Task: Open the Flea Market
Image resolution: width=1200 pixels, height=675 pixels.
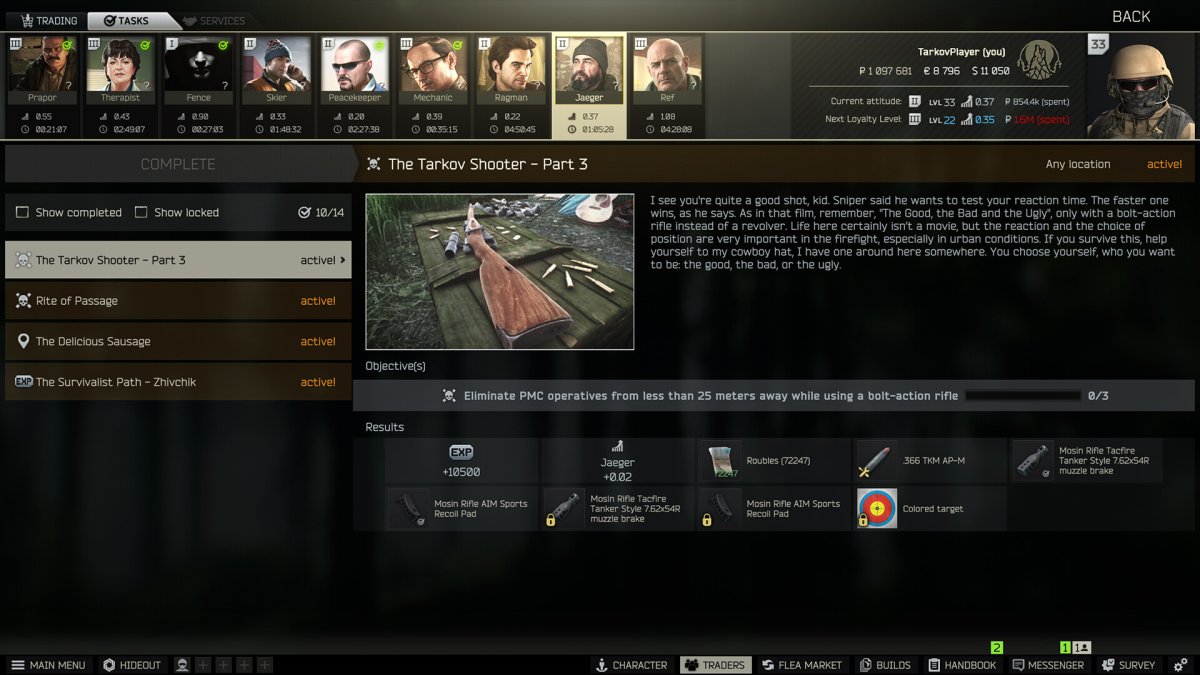Action: 805,665
